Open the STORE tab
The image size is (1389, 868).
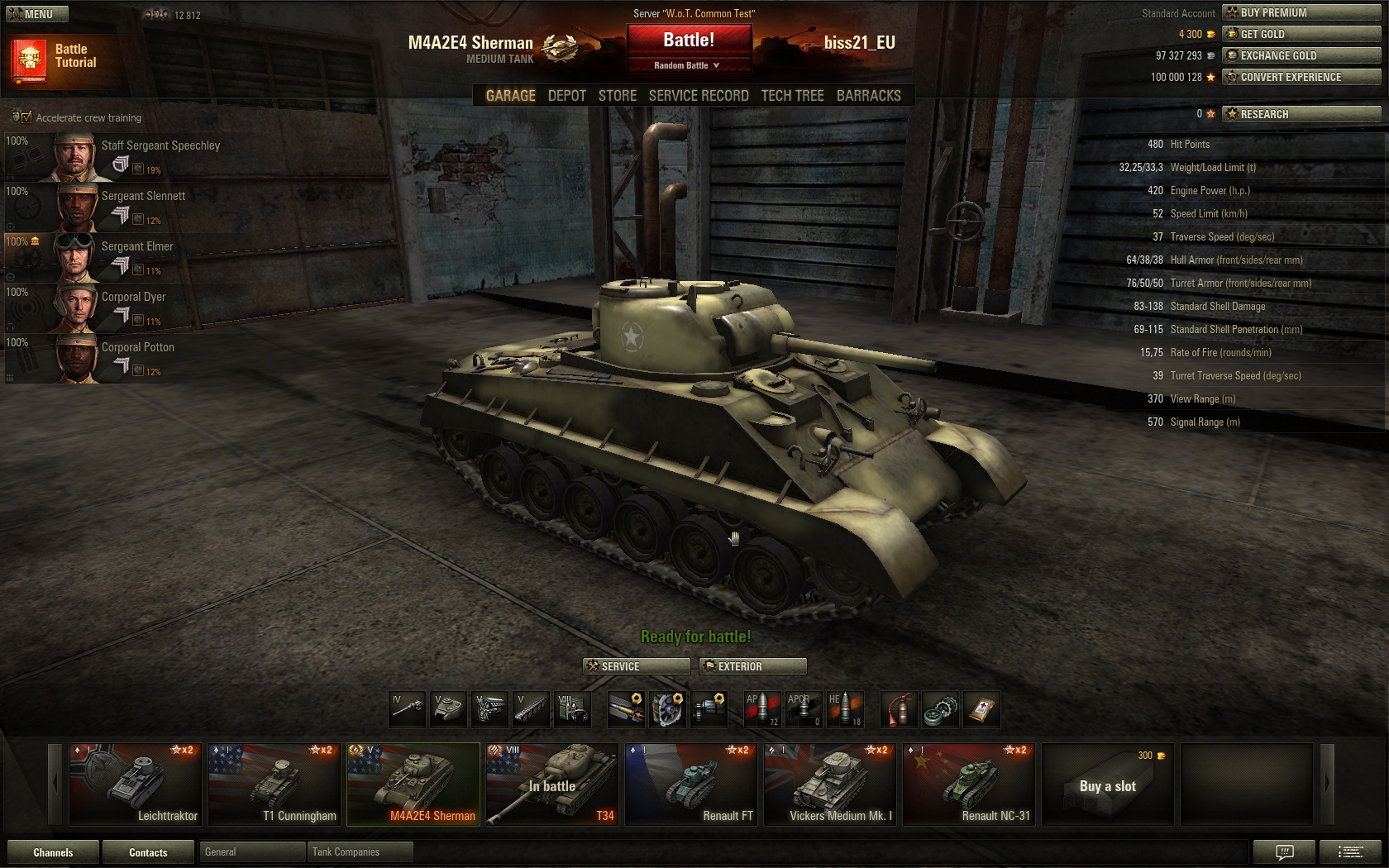tap(618, 96)
